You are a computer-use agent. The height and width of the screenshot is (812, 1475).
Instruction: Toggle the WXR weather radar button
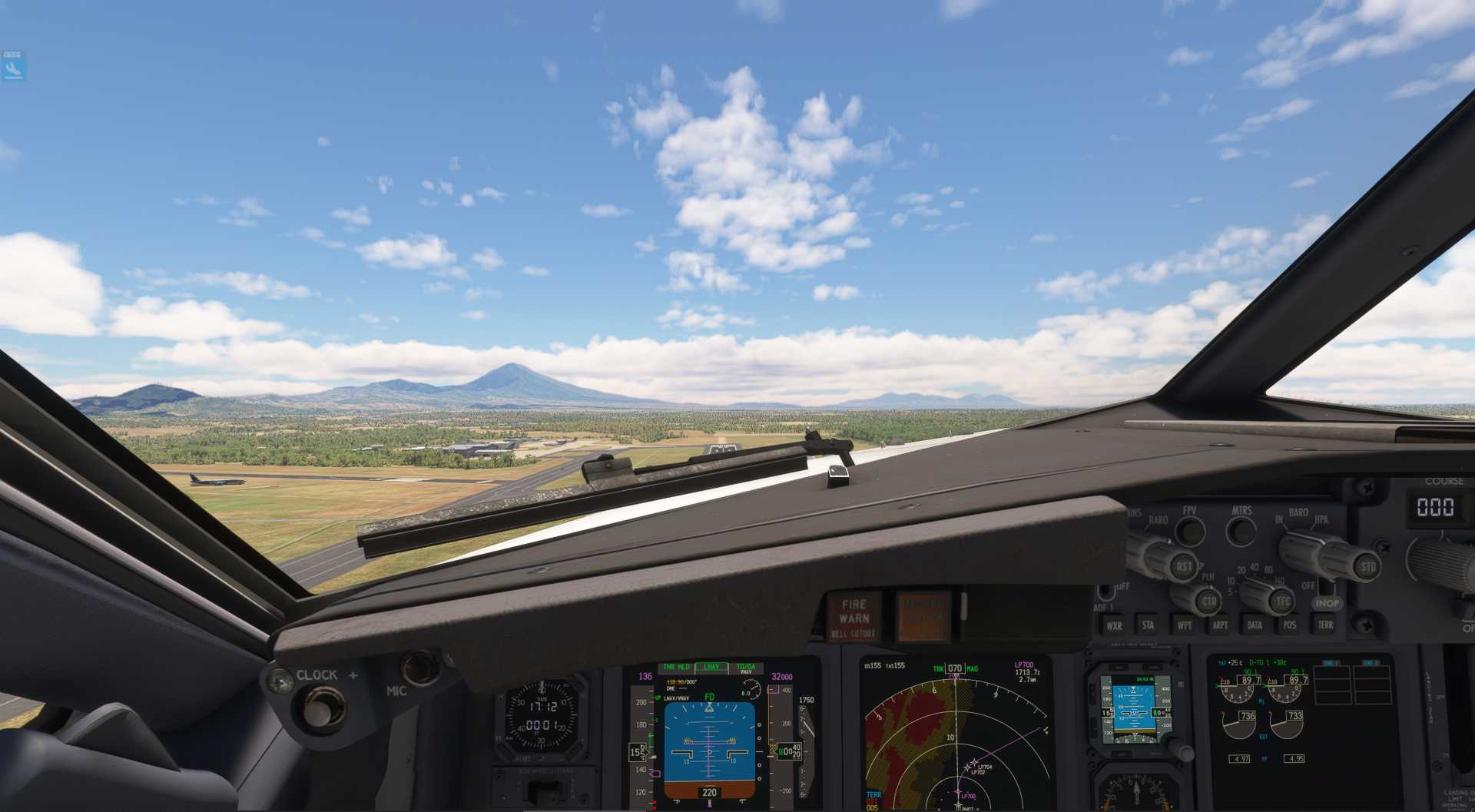pyautogui.click(x=1114, y=625)
